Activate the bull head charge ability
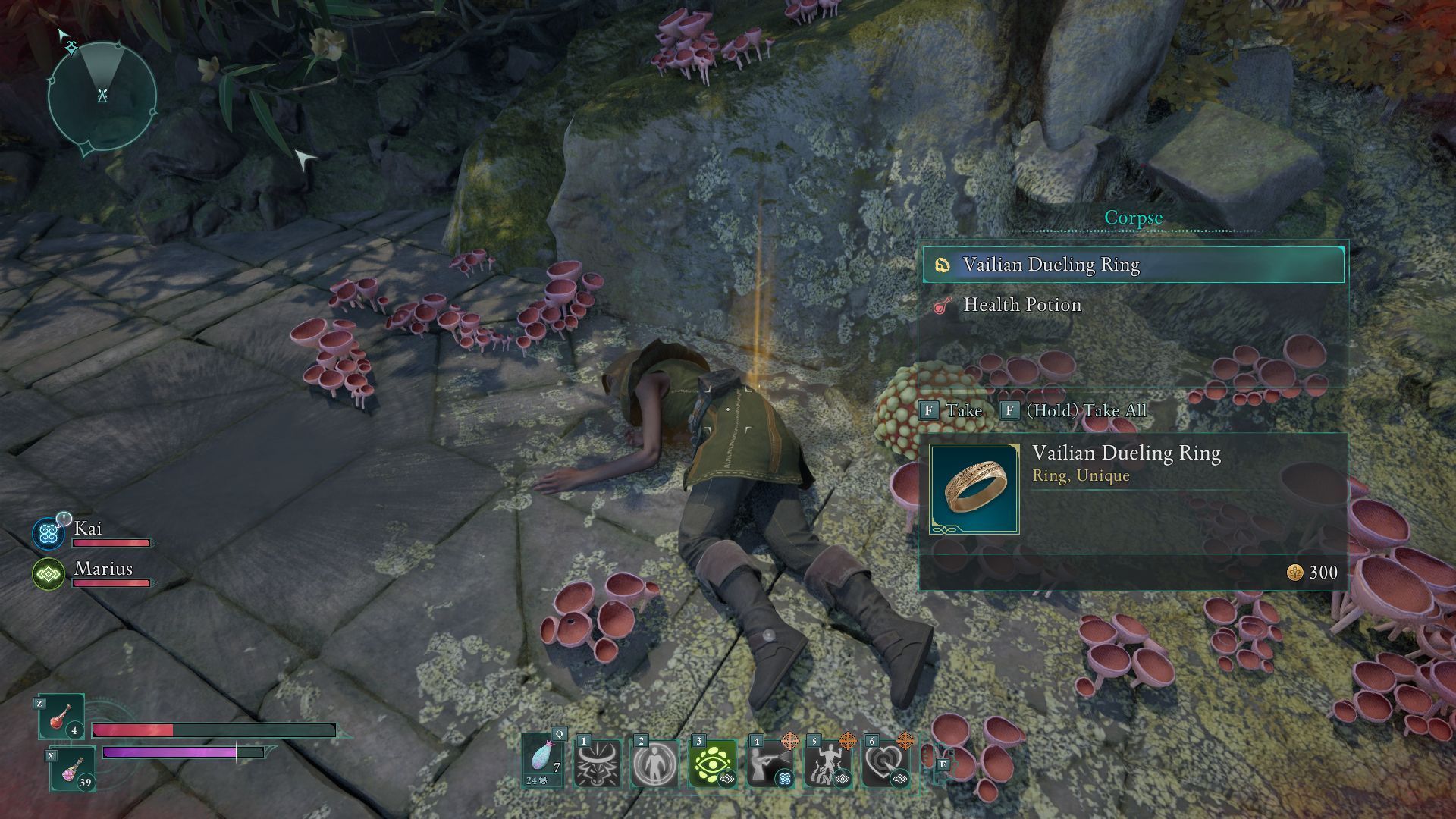The height and width of the screenshot is (819, 1456). pos(598,764)
